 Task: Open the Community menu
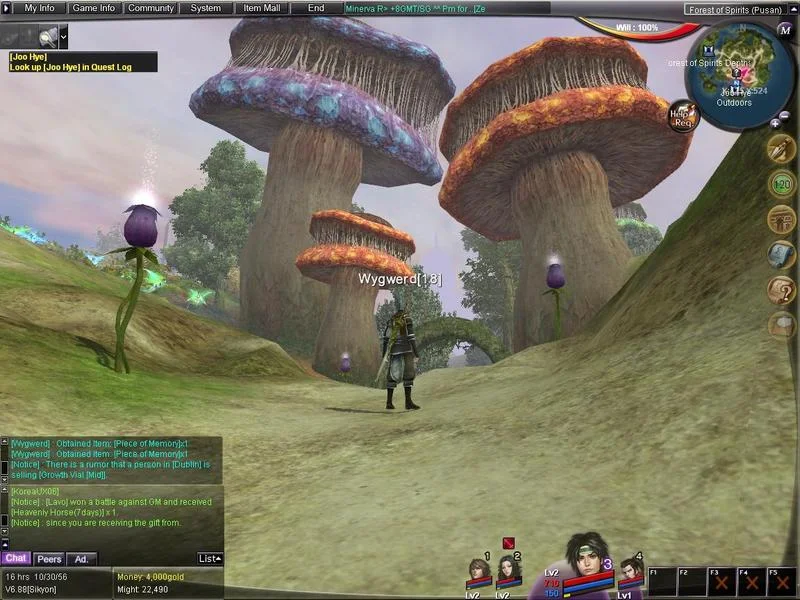click(x=151, y=8)
